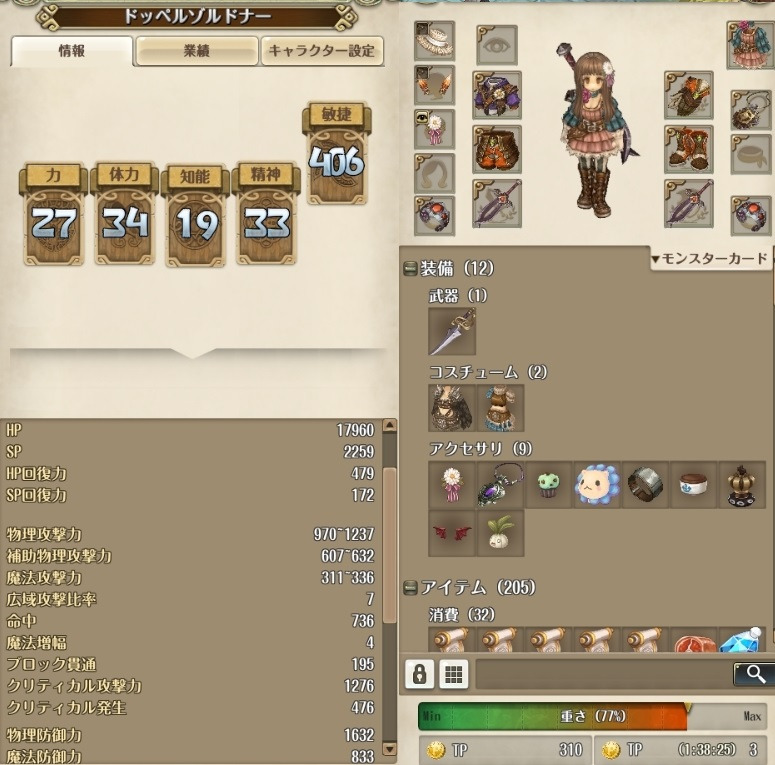Select the crown accessory in inventory
The width and height of the screenshot is (775, 765).
pos(742,484)
